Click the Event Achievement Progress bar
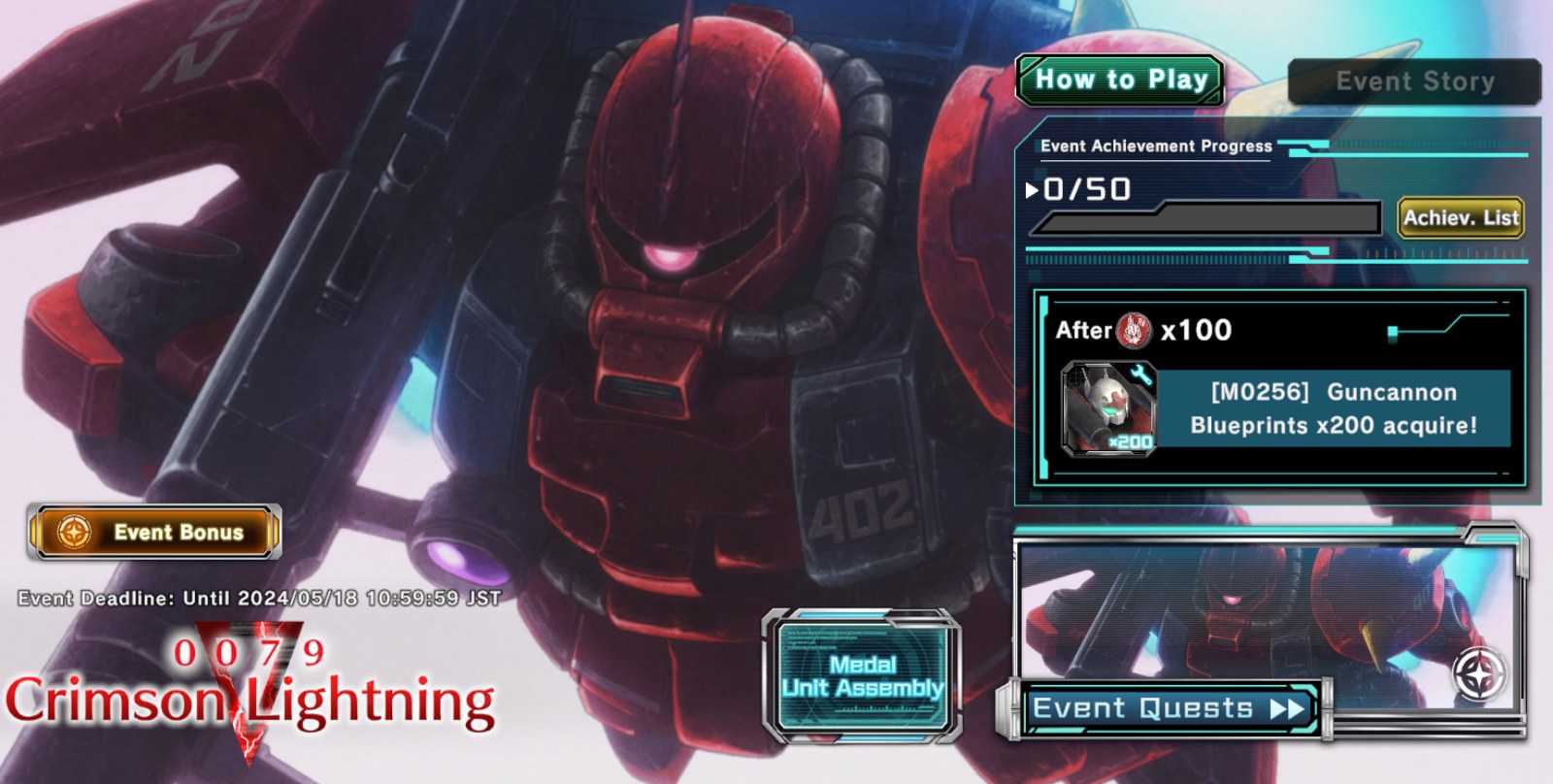 (x=1208, y=219)
